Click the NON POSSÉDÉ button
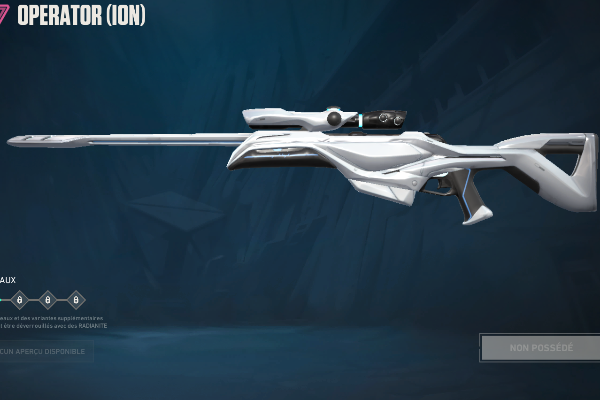 click(540, 348)
